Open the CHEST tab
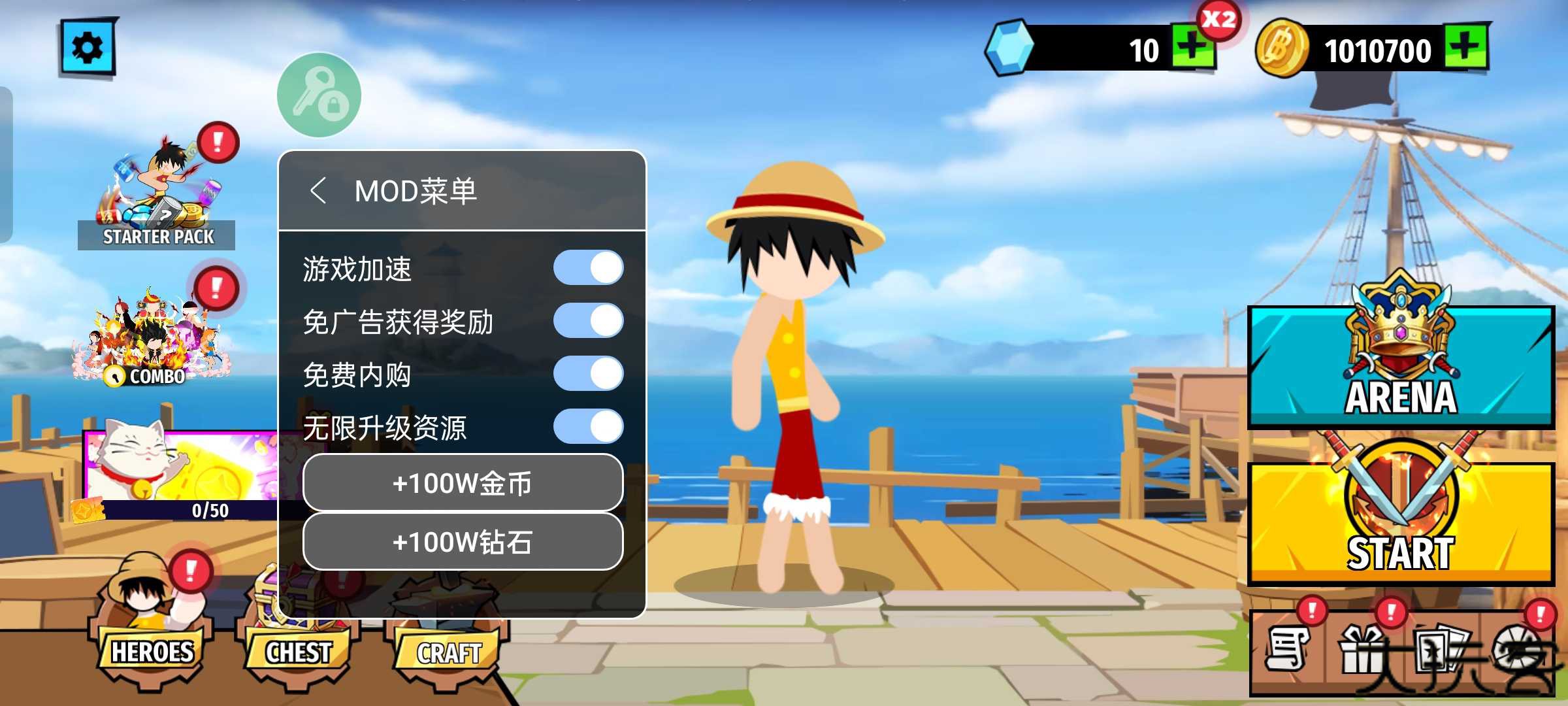Viewport: 1568px width, 706px height. pyautogui.click(x=297, y=650)
